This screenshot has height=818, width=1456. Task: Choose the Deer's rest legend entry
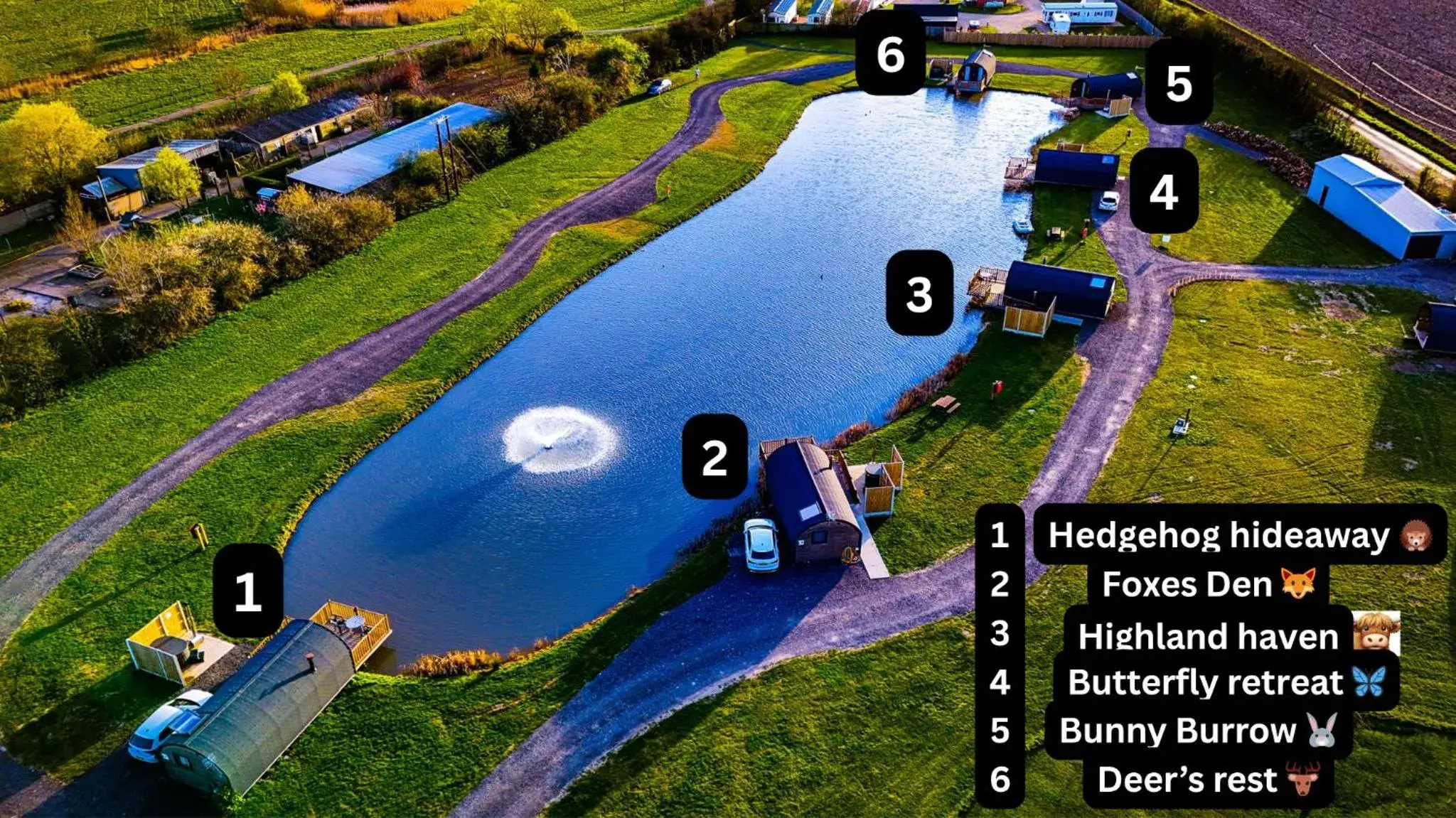click(1206, 780)
